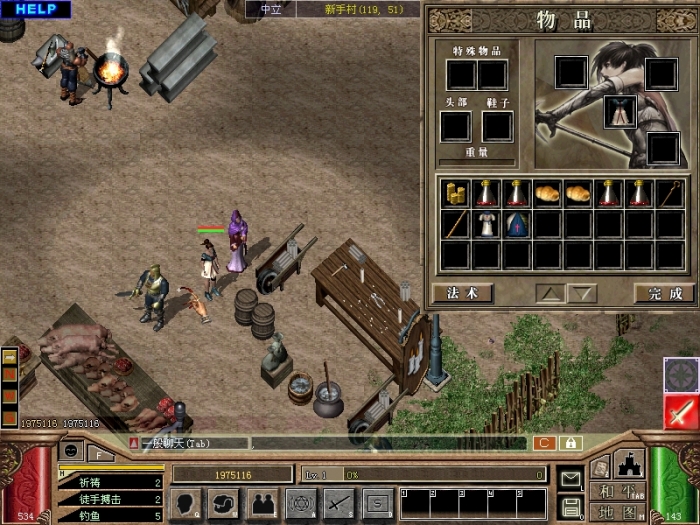Click the floppy disk save icon

(x=571, y=506)
